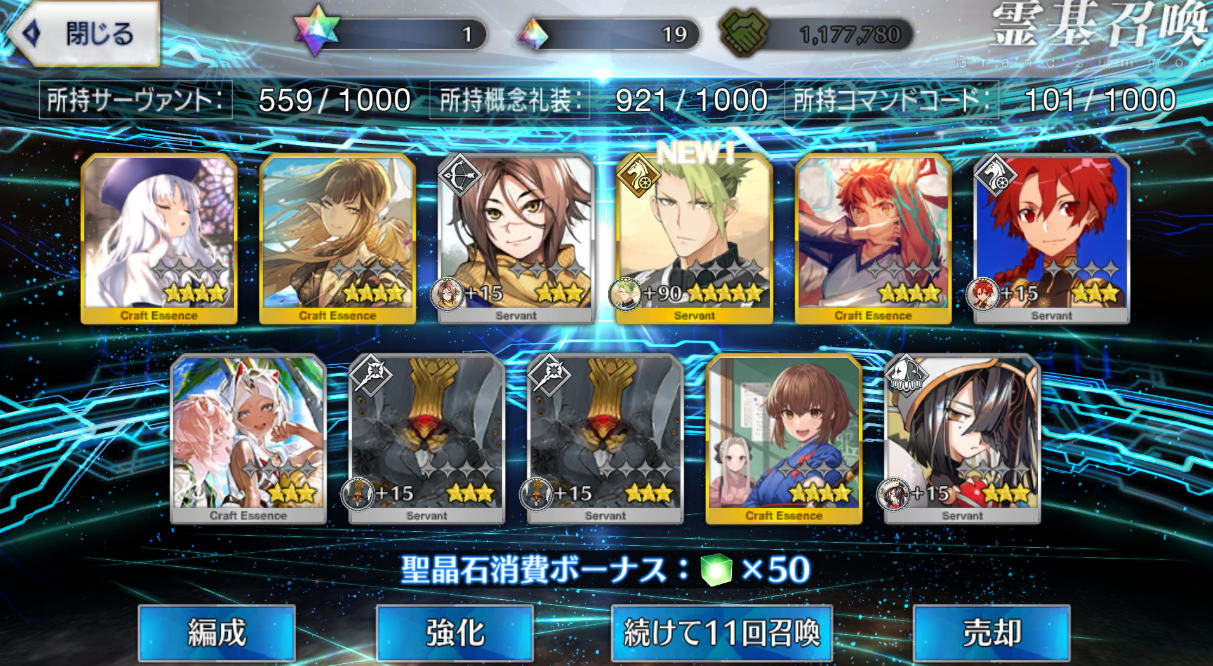Select the black-haired Servant with mushroom card
The height and width of the screenshot is (666, 1213).
(962, 438)
